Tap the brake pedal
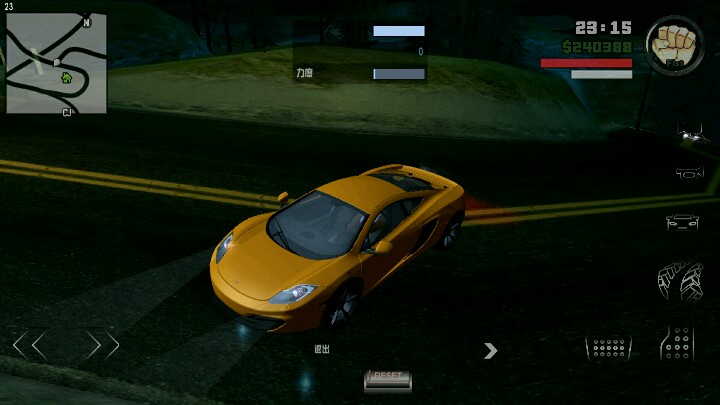Viewport: 720px width, 405px height. 608,347
